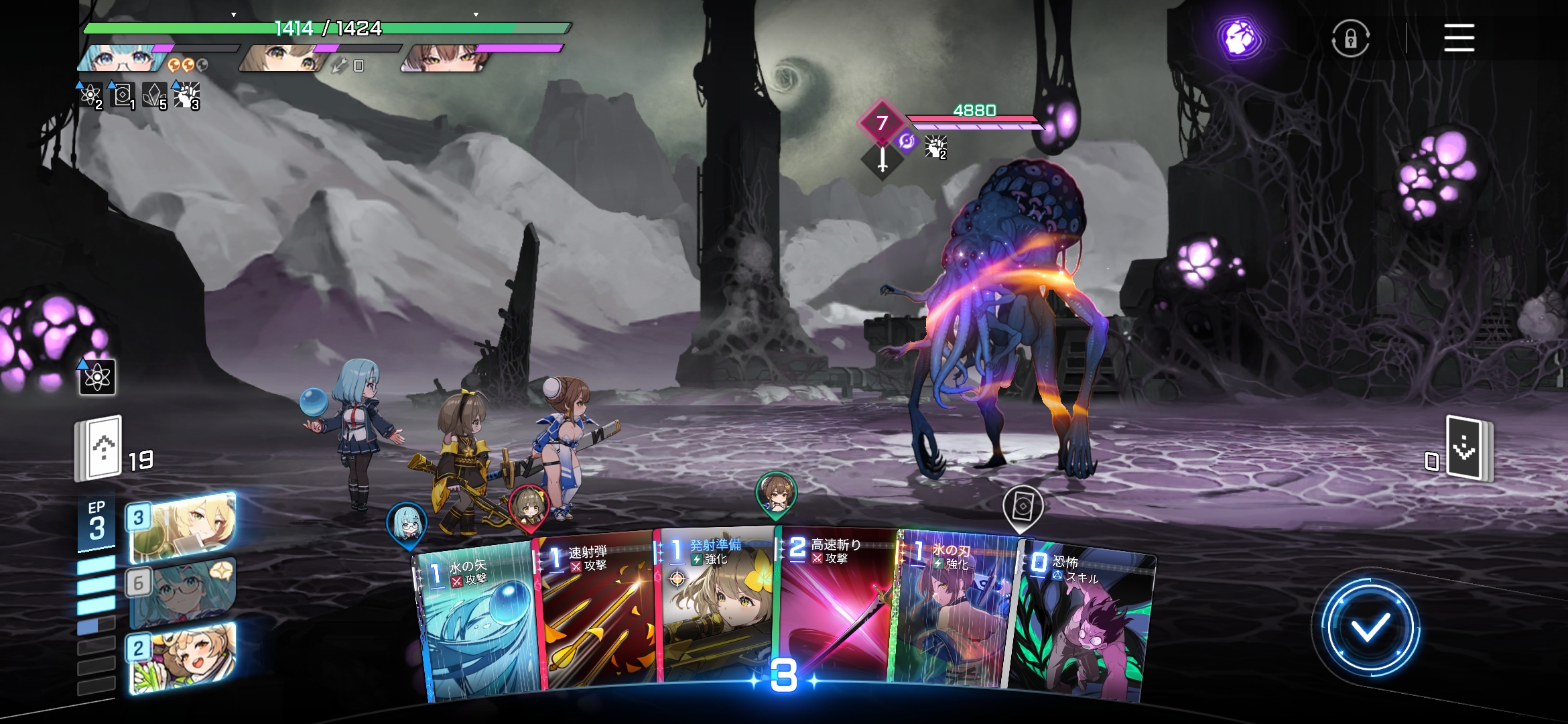
Task: View the discard pile showing 0
Action: 1467,448
